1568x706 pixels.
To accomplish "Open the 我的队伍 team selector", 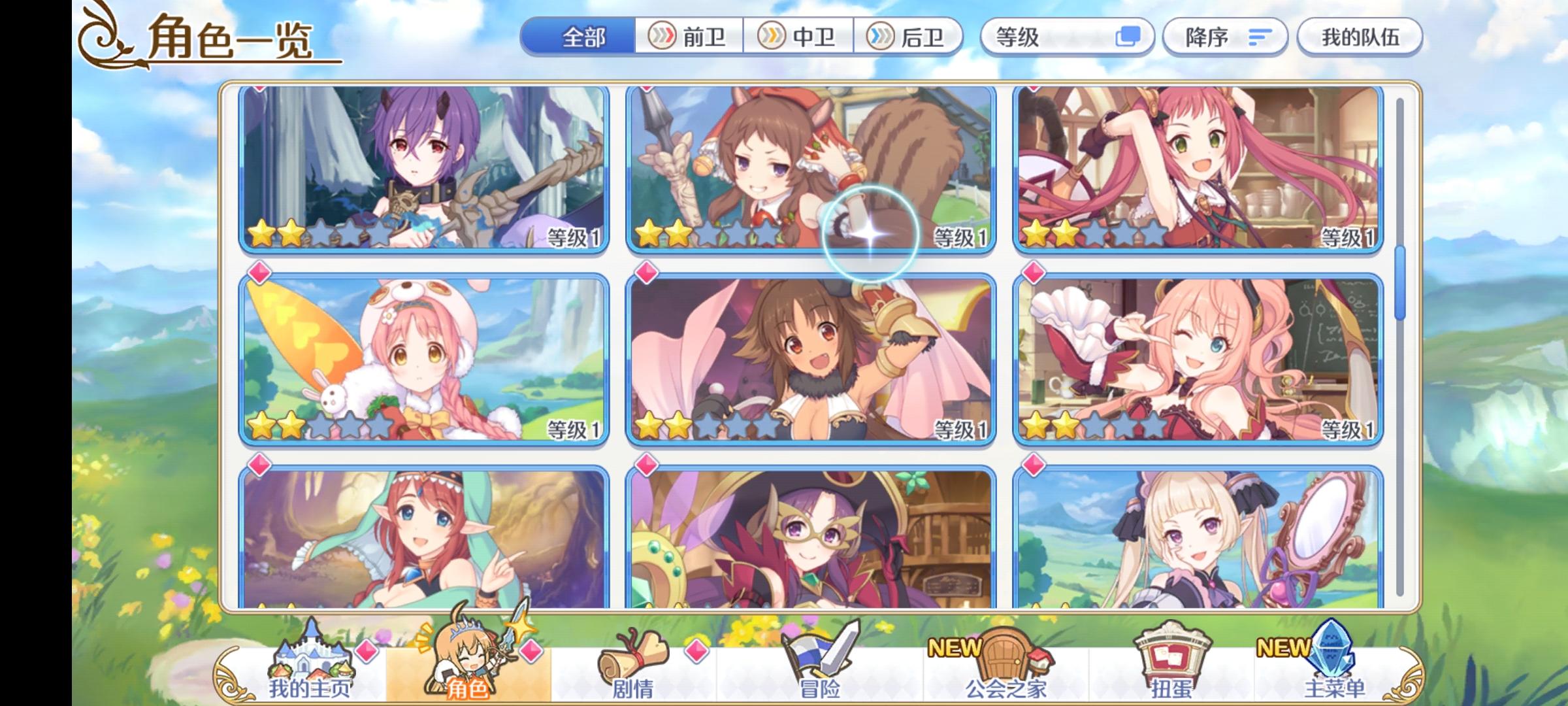I will [1361, 37].
